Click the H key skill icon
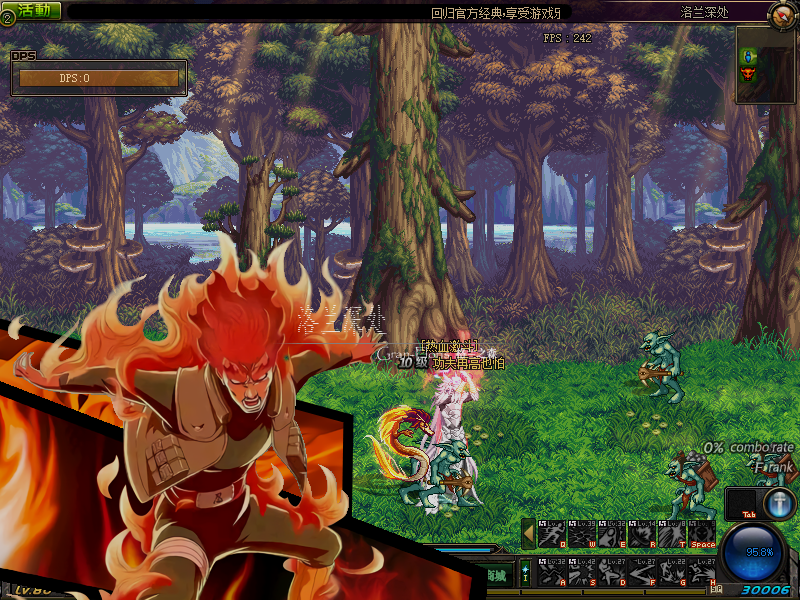Screen dimensions: 800x600 coord(702,573)
